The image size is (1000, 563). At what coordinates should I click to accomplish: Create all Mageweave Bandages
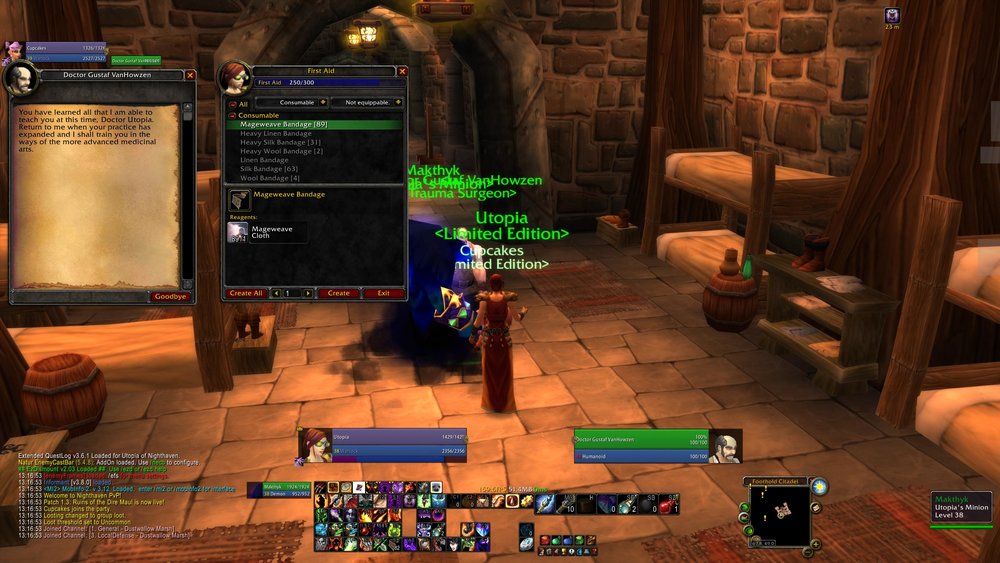pos(246,293)
